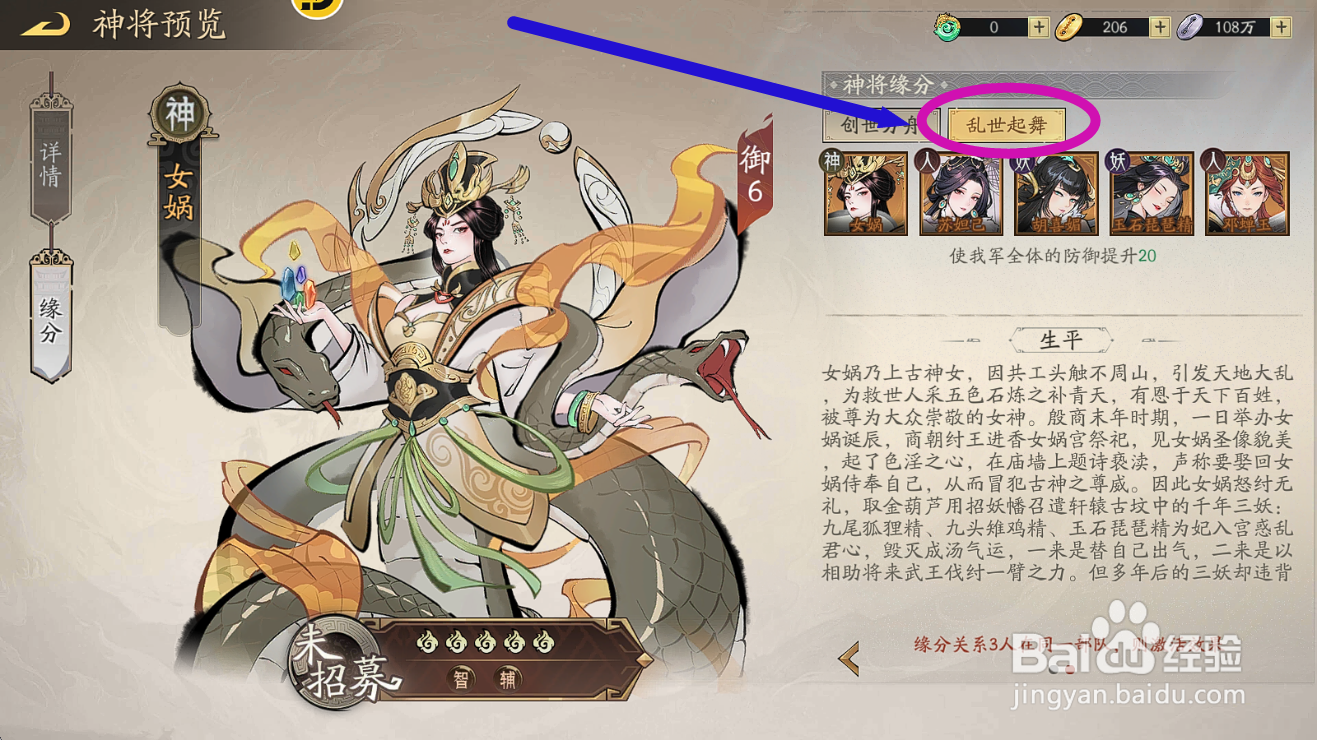The image size is (1317, 740).
Task: Click the 生平 biography section header
Action: [x=1061, y=338]
